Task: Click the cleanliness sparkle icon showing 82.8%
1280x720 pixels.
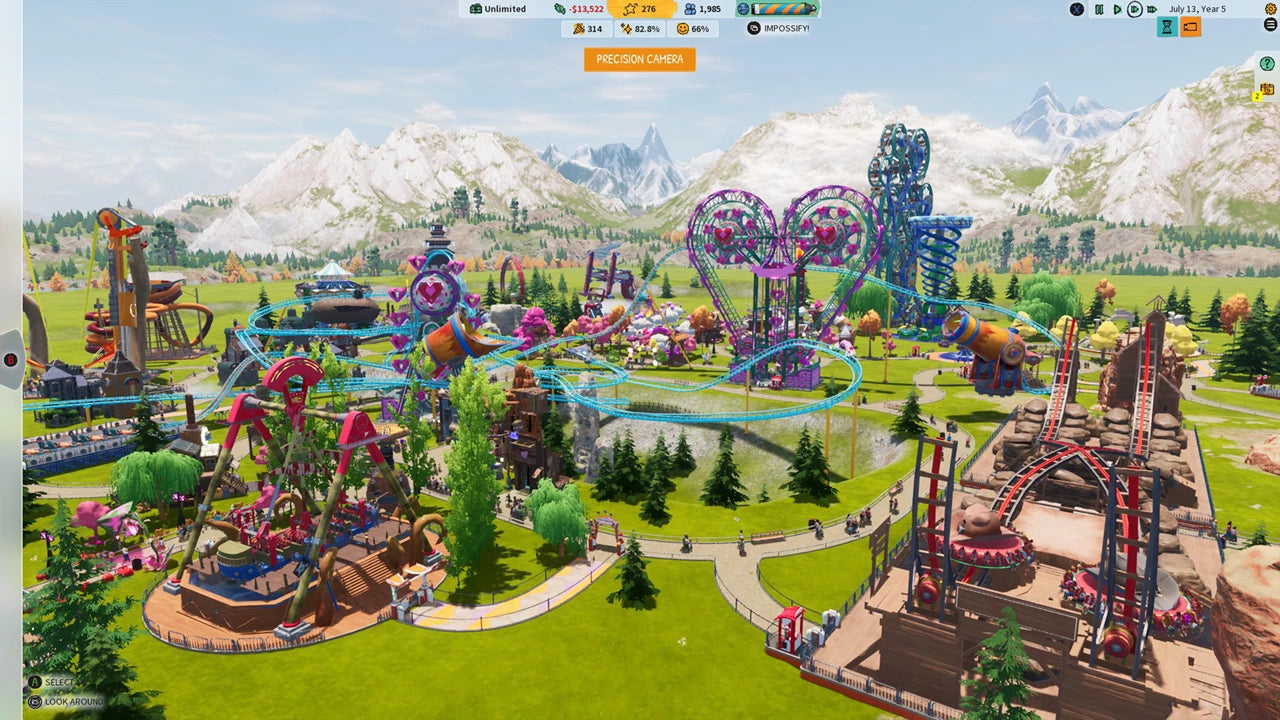Action: 638,28
